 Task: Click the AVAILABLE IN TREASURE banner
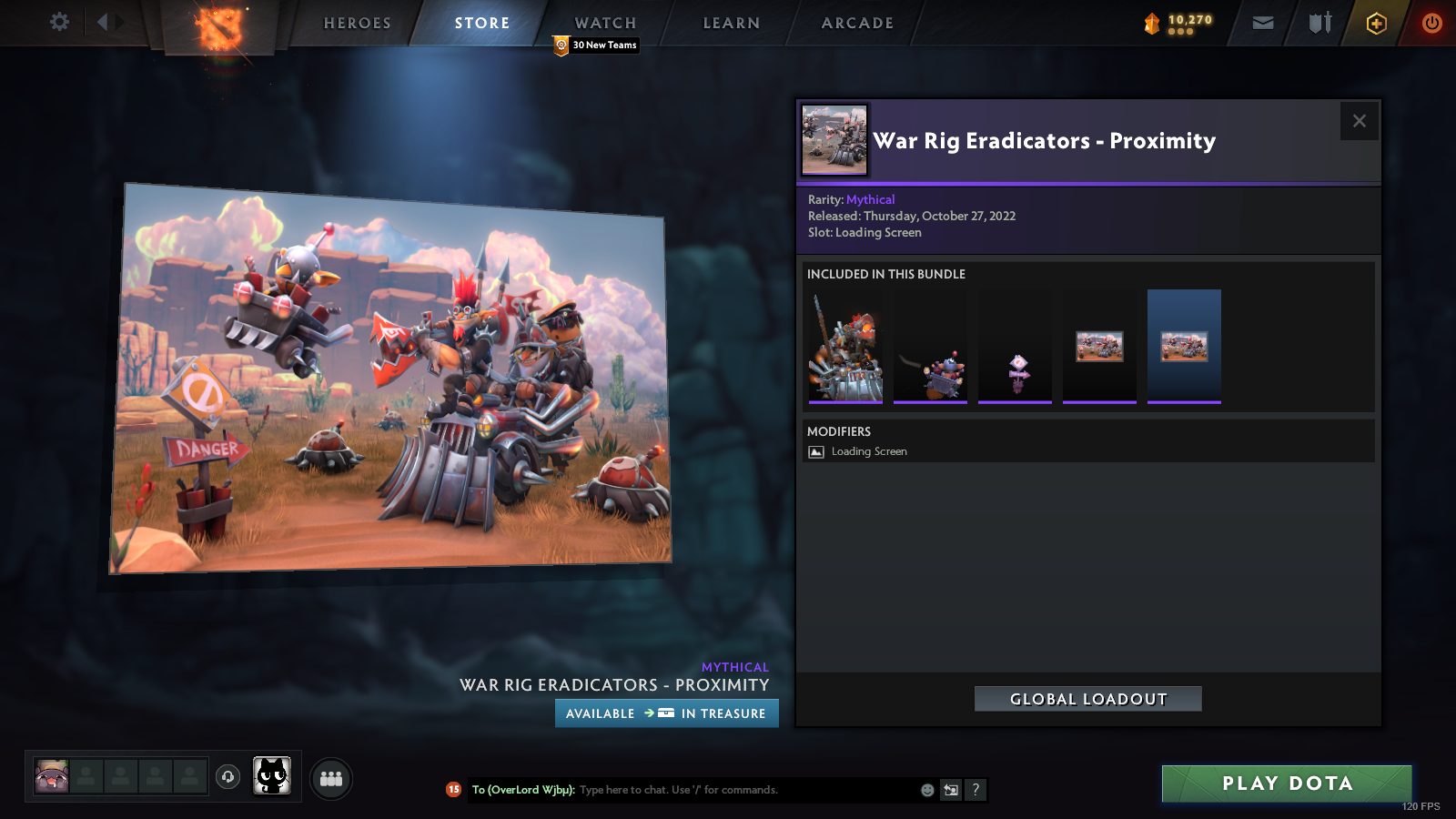[x=666, y=713]
